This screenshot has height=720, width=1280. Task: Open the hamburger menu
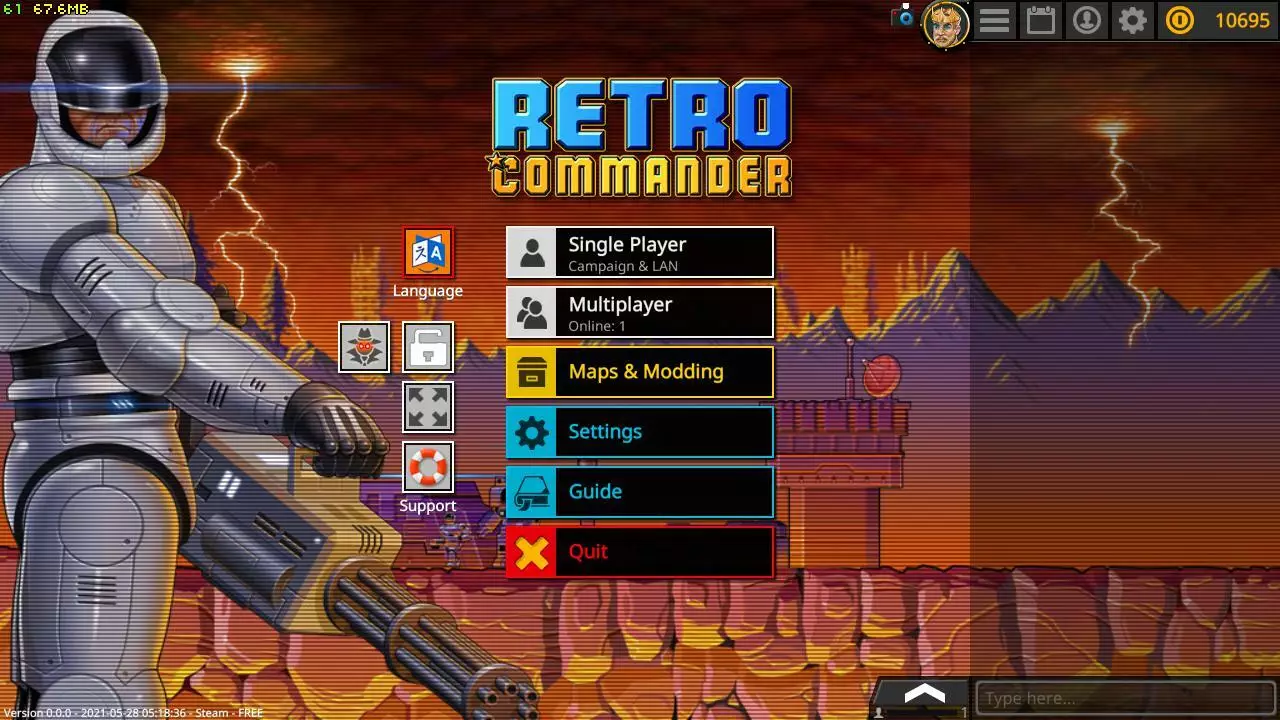[995, 20]
